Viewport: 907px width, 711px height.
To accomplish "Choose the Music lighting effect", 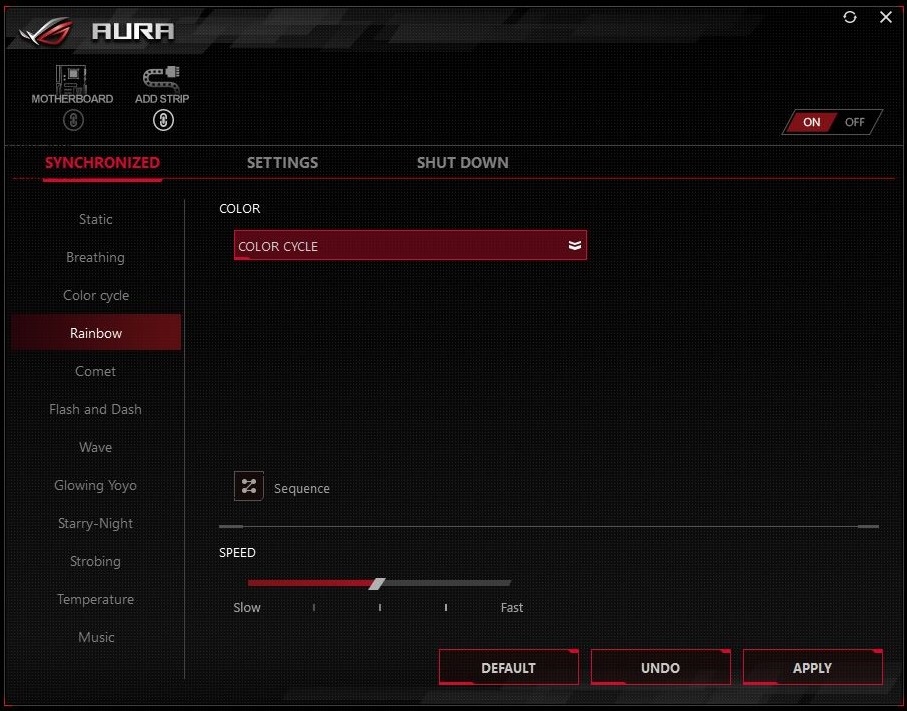I will pos(96,637).
